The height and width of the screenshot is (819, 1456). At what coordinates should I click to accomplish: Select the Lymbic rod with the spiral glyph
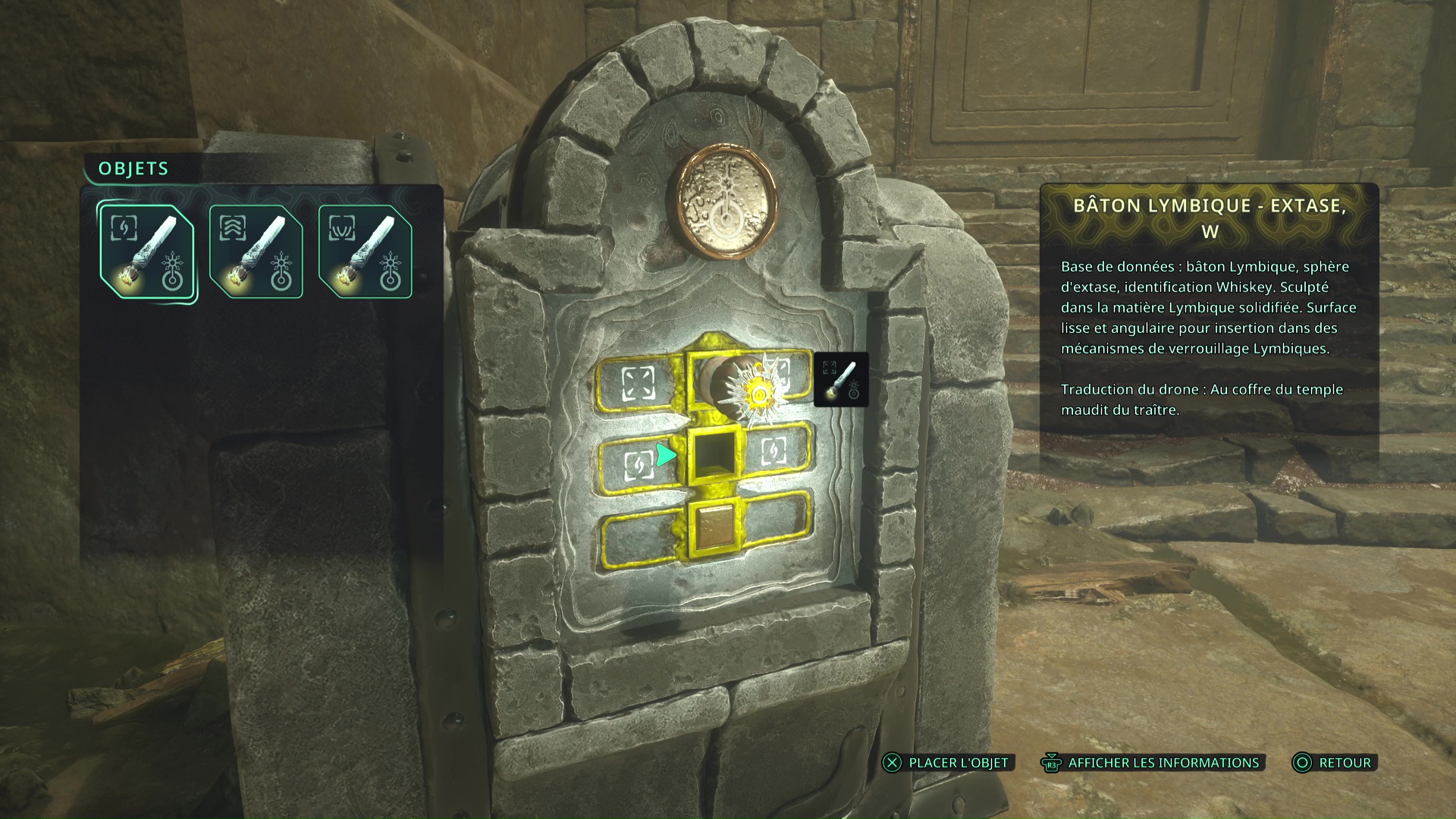coord(146,253)
